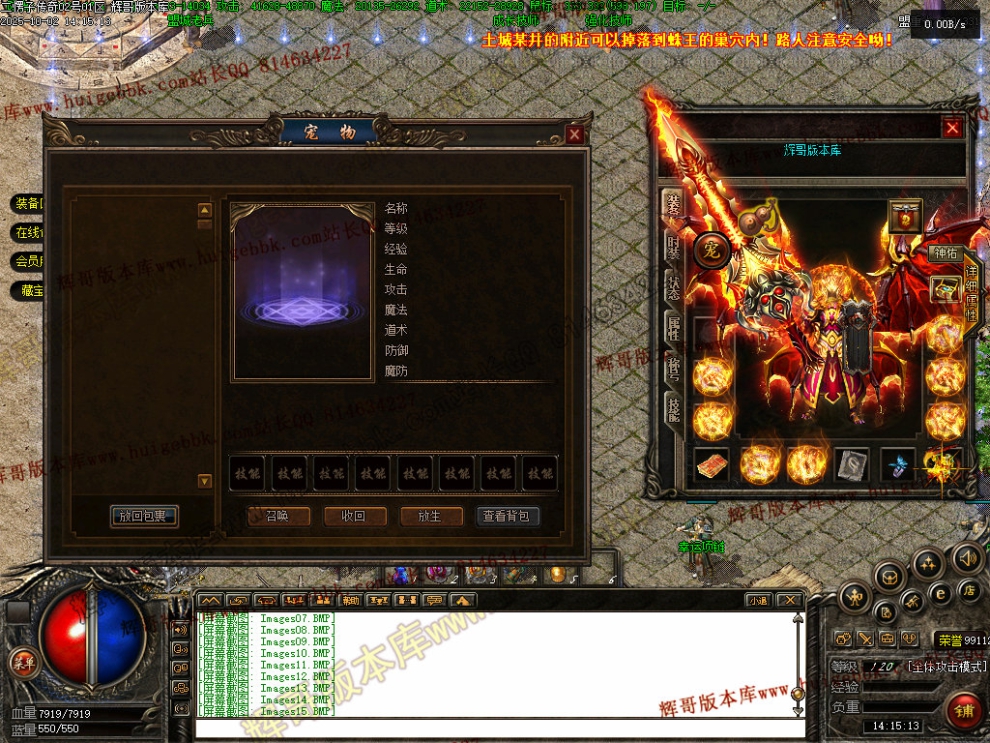Click the 小退 logout button above chat
Viewport: 990px width, 743px height.
pyautogui.click(x=757, y=600)
